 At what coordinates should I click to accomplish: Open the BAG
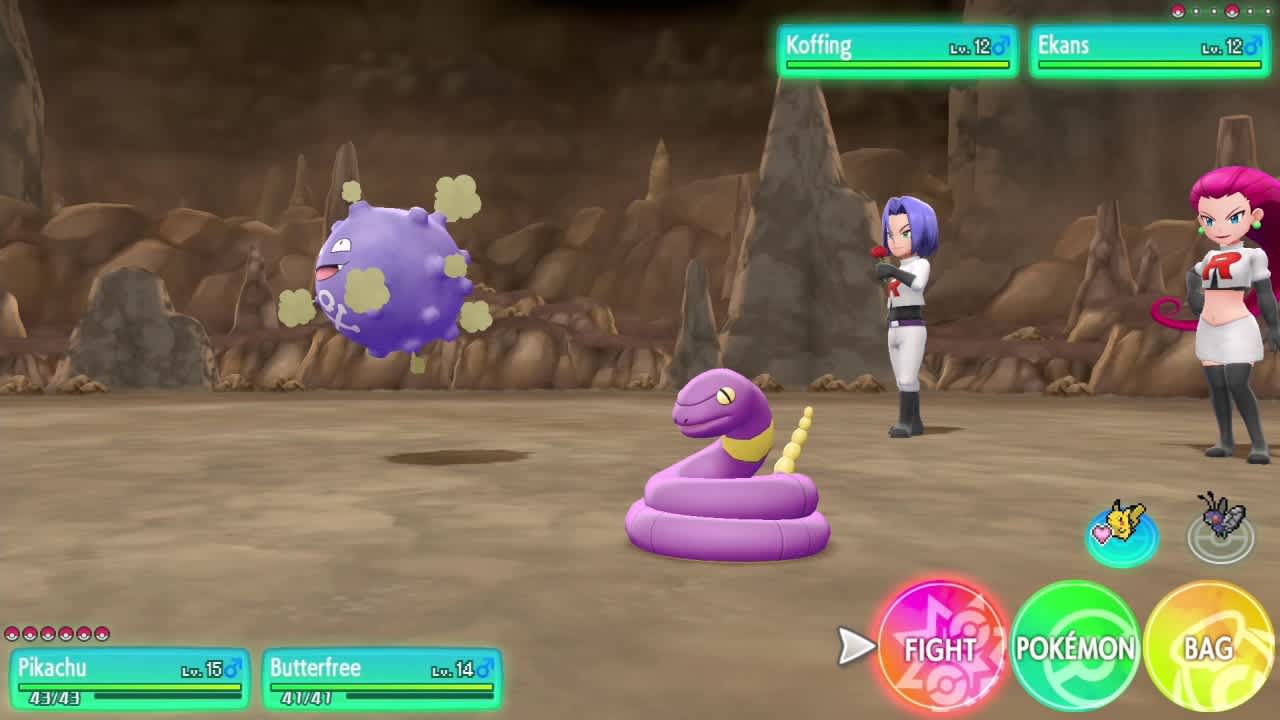(x=1207, y=650)
